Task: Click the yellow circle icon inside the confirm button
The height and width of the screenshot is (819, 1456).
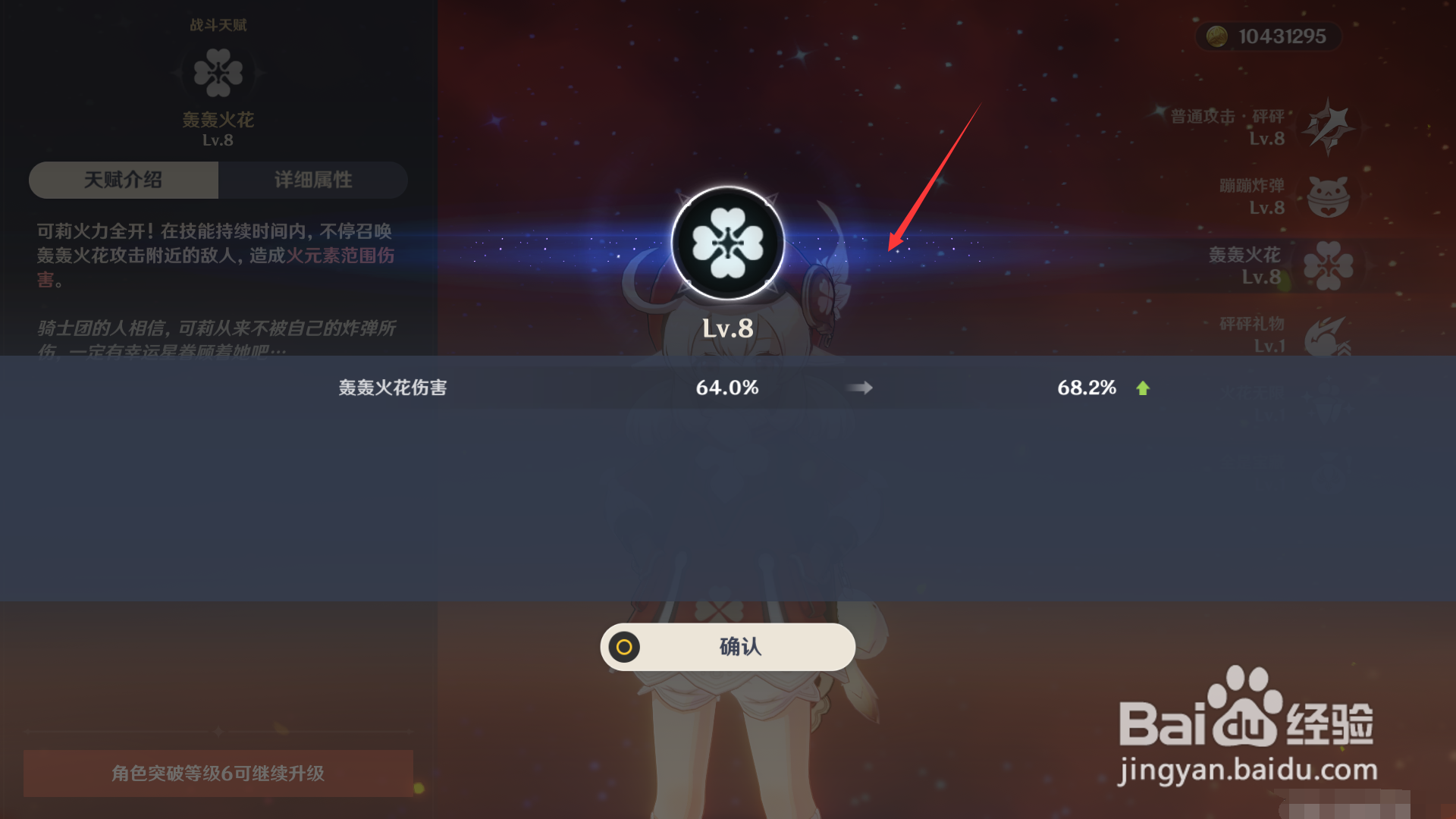Action: click(x=623, y=647)
